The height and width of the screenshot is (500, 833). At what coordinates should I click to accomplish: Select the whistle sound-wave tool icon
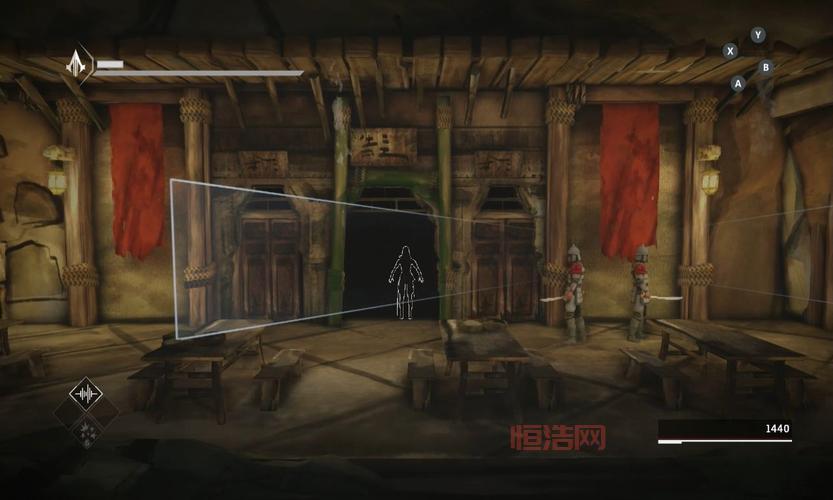(x=86, y=393)
